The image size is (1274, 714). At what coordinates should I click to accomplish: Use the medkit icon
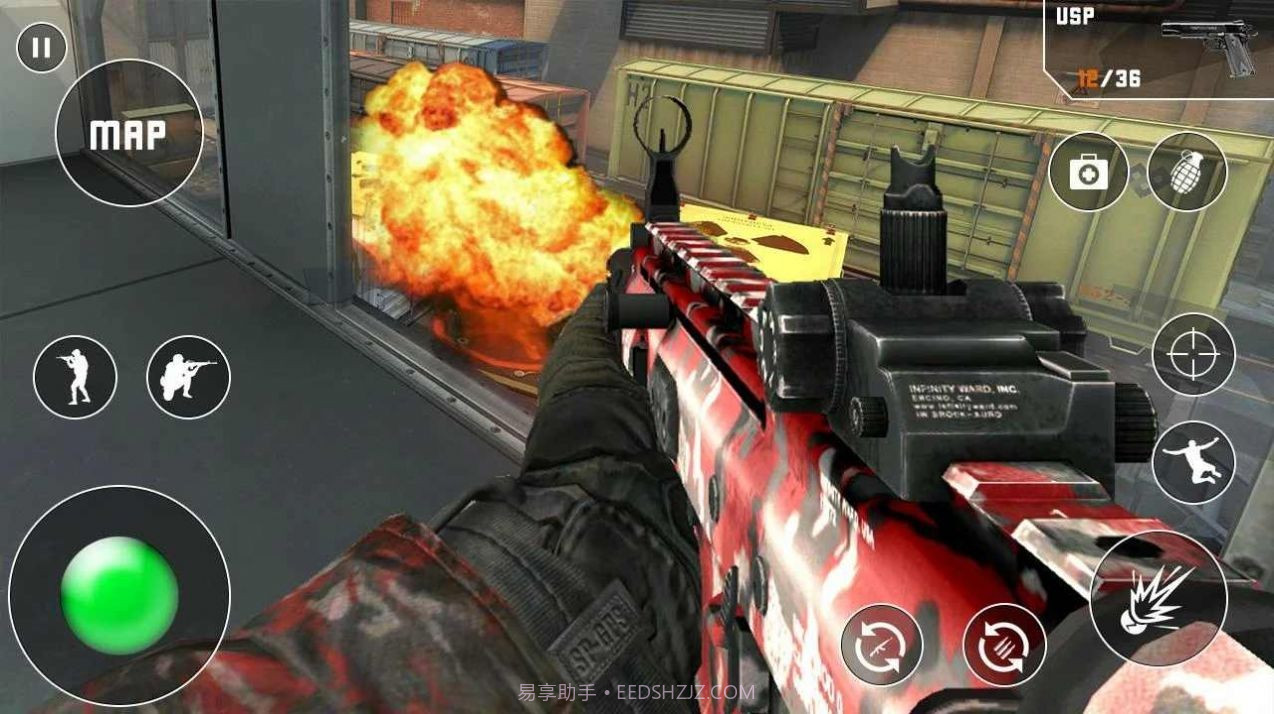1088,172
